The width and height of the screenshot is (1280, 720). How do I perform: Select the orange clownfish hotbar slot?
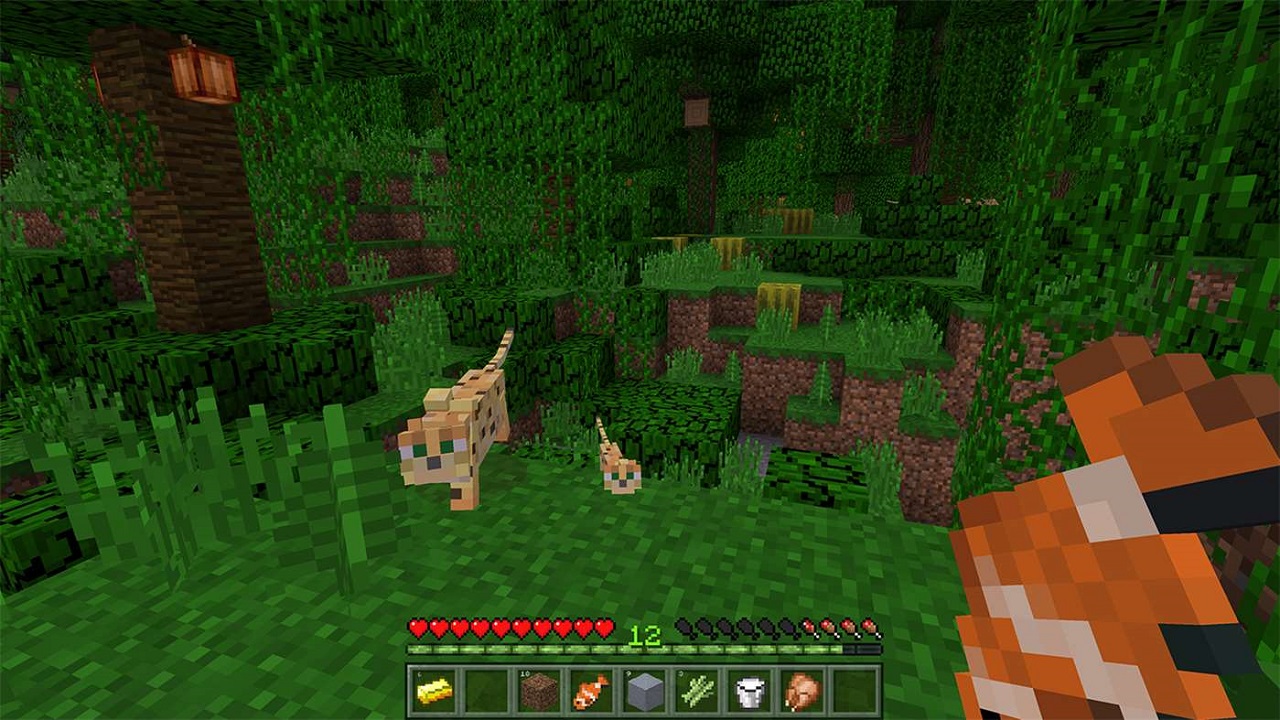click(591, 690)
